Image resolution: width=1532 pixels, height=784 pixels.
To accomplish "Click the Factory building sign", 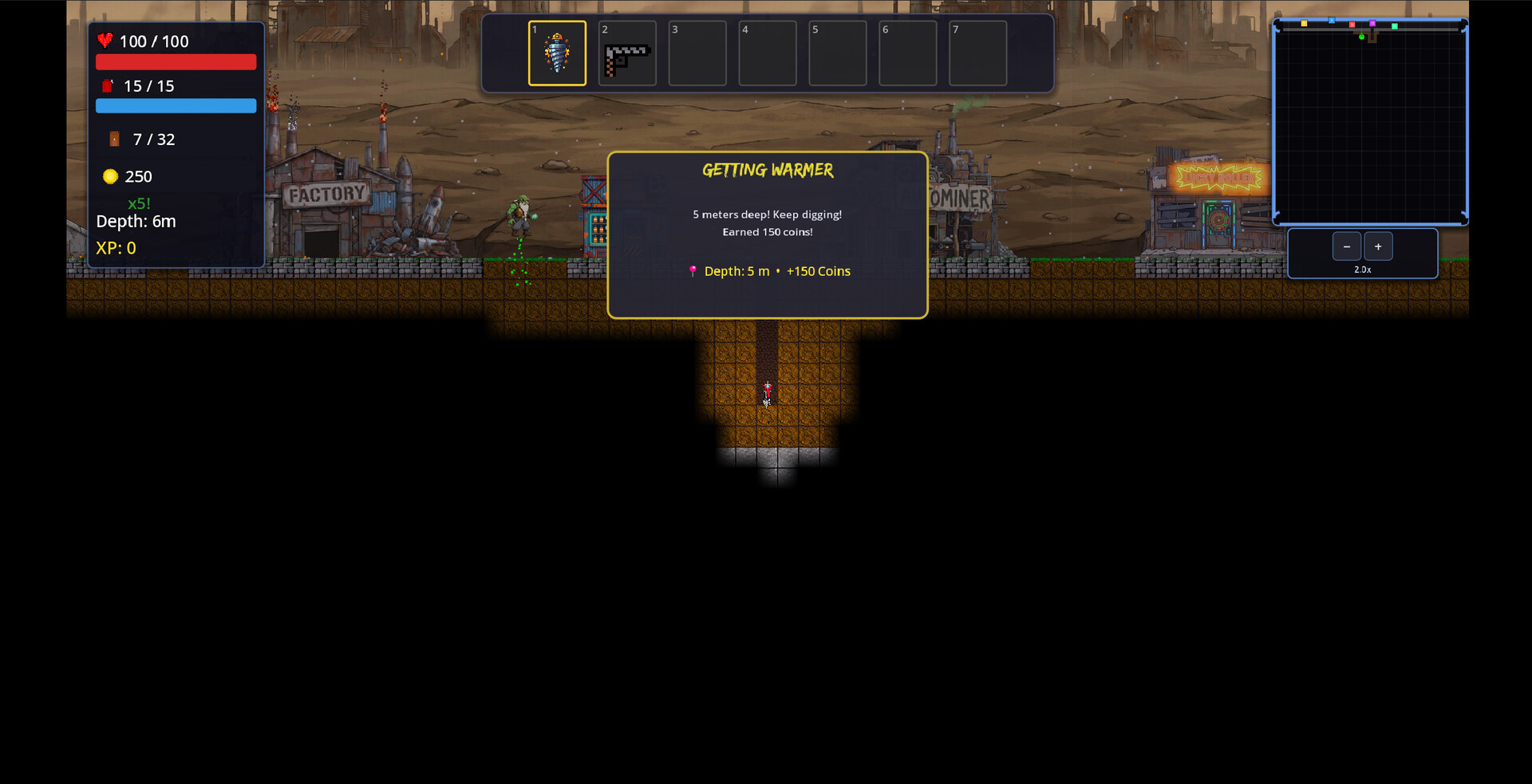I will 325,194.
